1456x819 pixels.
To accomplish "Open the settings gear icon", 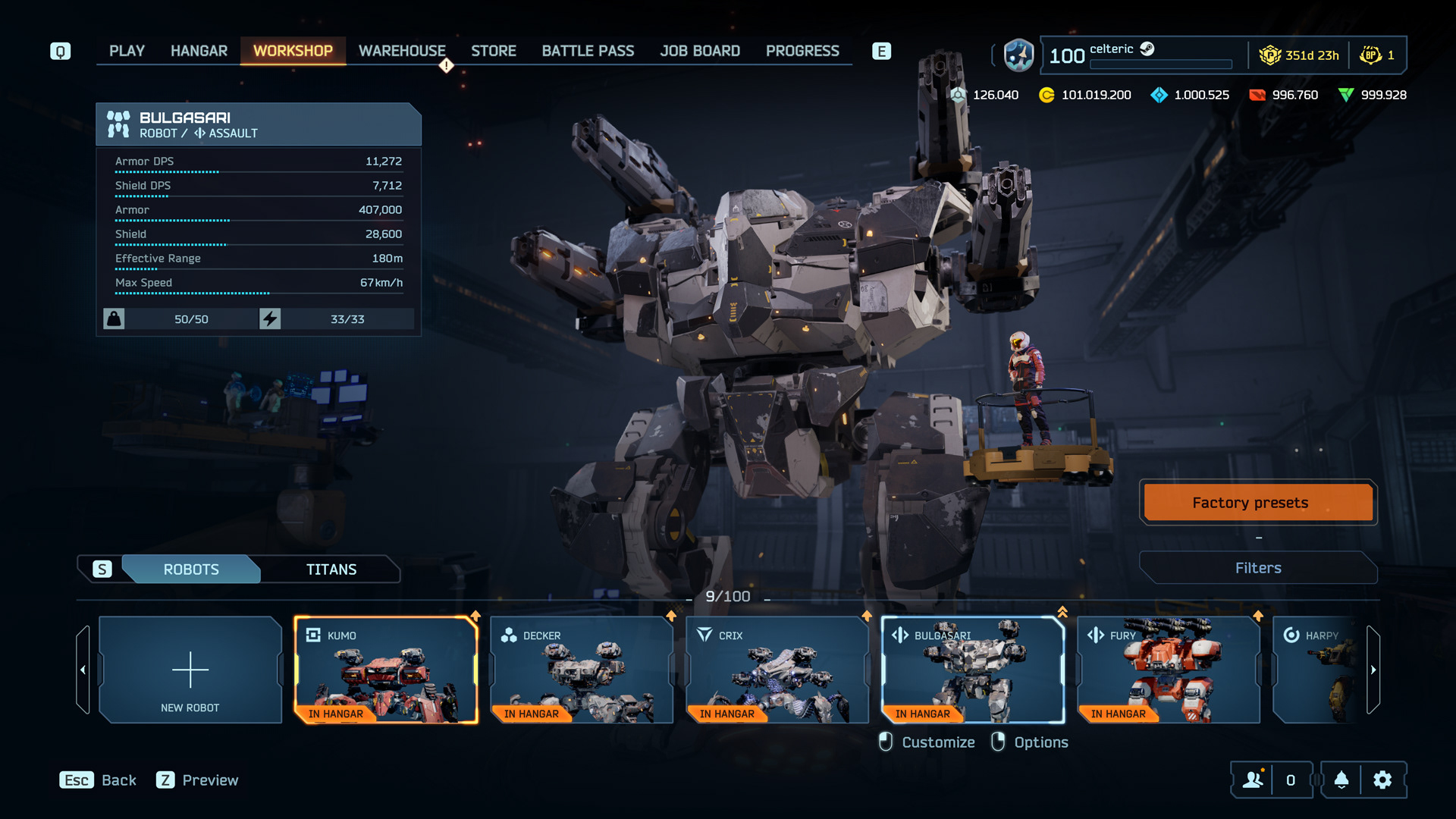I will click(1382, 780).
